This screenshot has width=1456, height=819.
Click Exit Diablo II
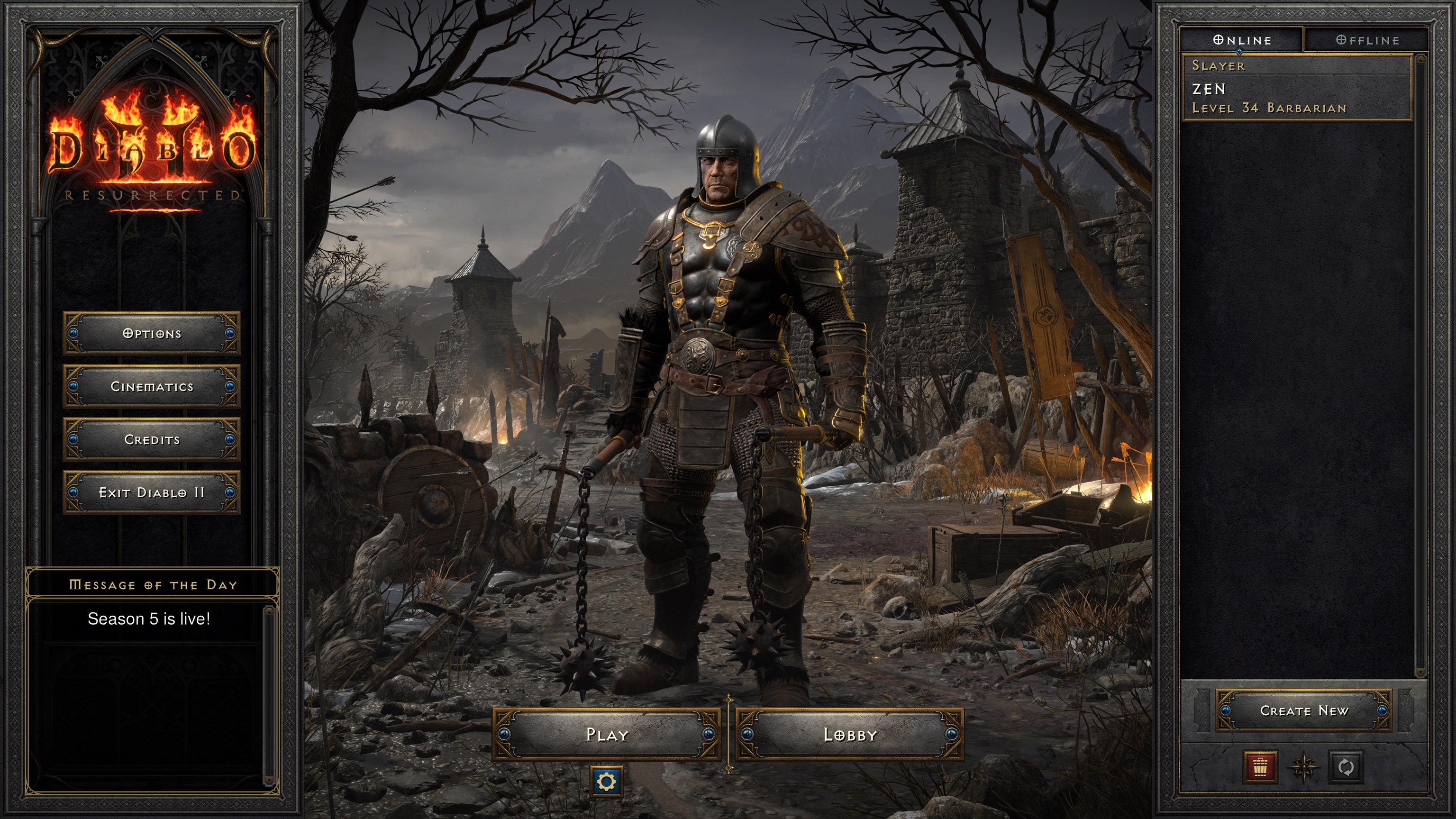[152, 493]
